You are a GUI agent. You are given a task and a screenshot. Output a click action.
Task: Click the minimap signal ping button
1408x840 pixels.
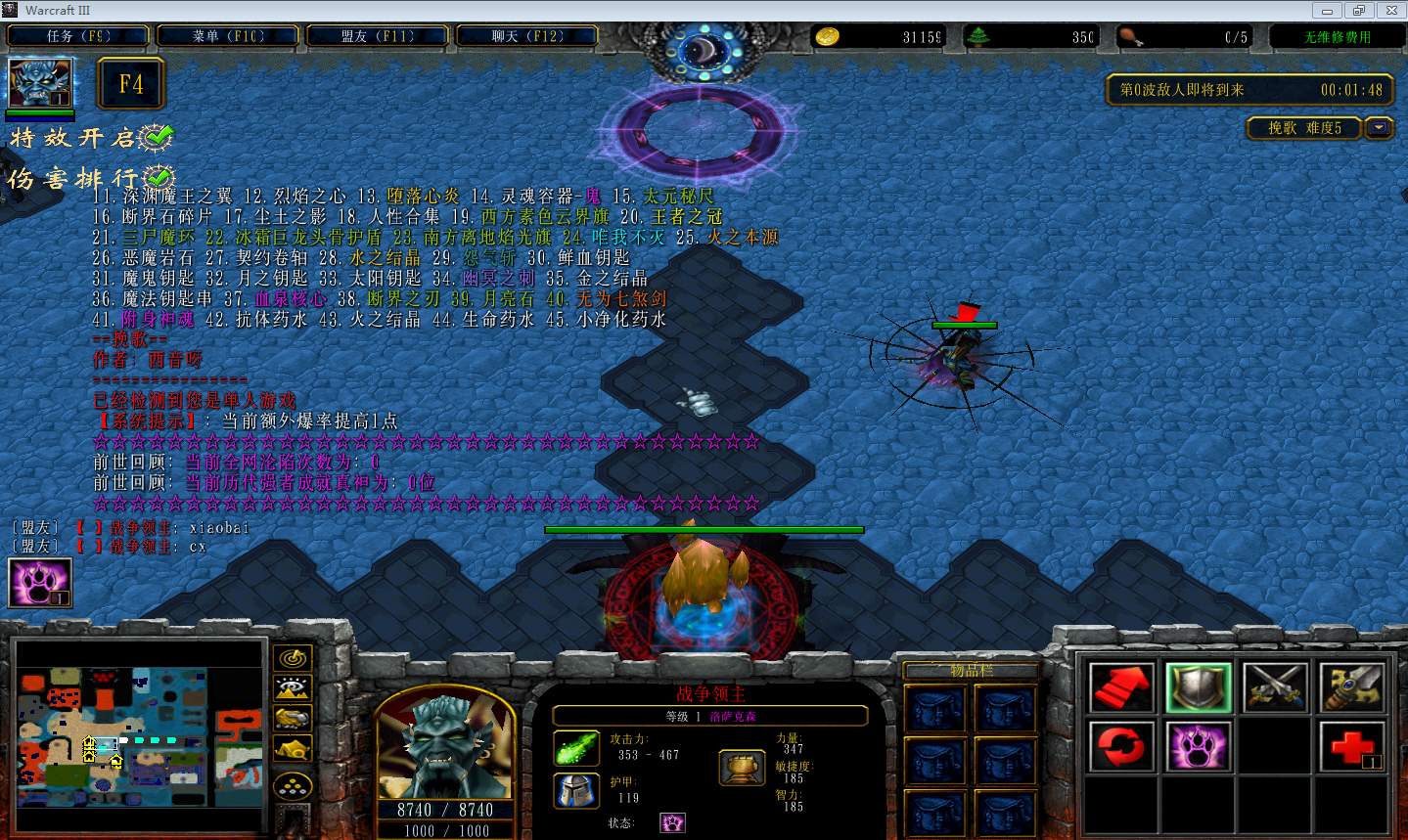(293, 658)
